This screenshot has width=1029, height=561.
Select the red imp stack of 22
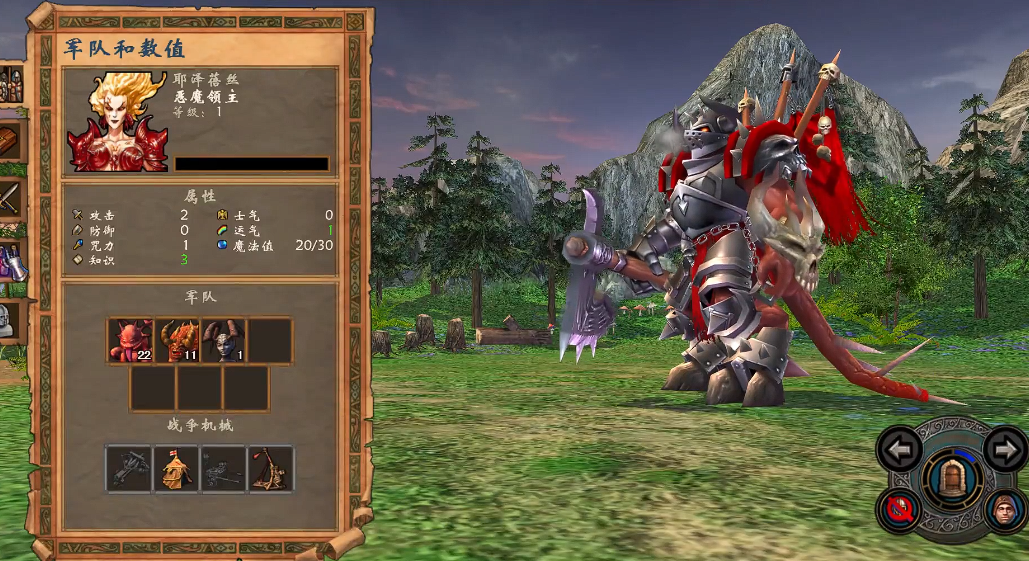point(131,341)
